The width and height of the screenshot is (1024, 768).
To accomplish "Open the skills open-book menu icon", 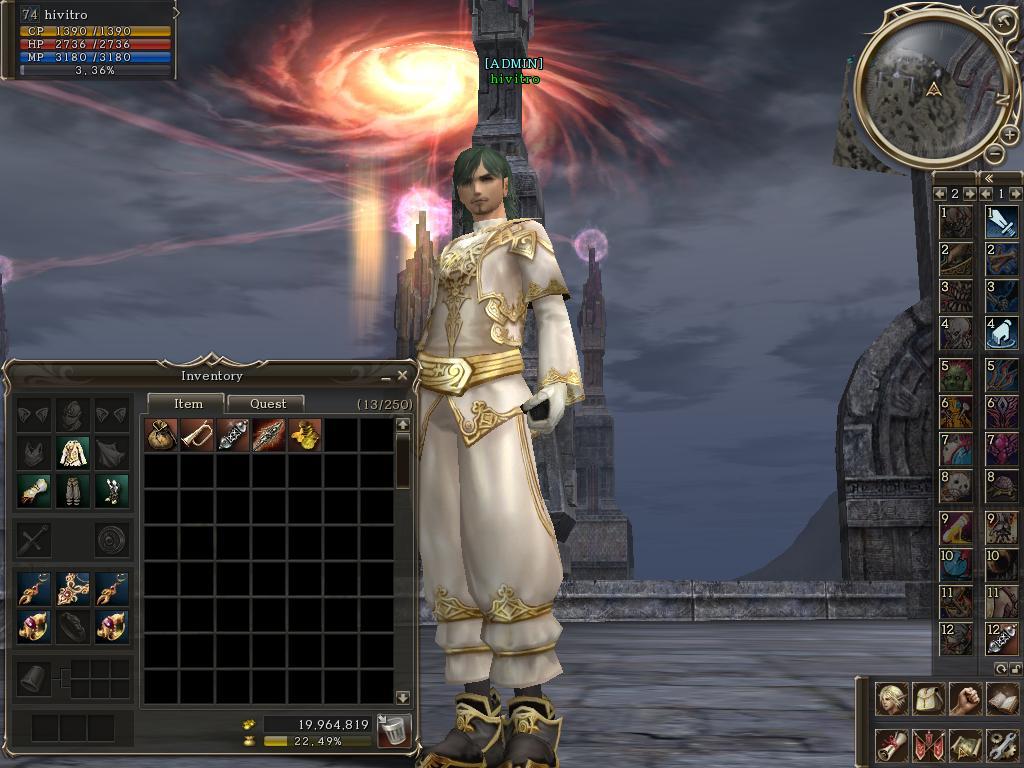I will [1002, 699].
